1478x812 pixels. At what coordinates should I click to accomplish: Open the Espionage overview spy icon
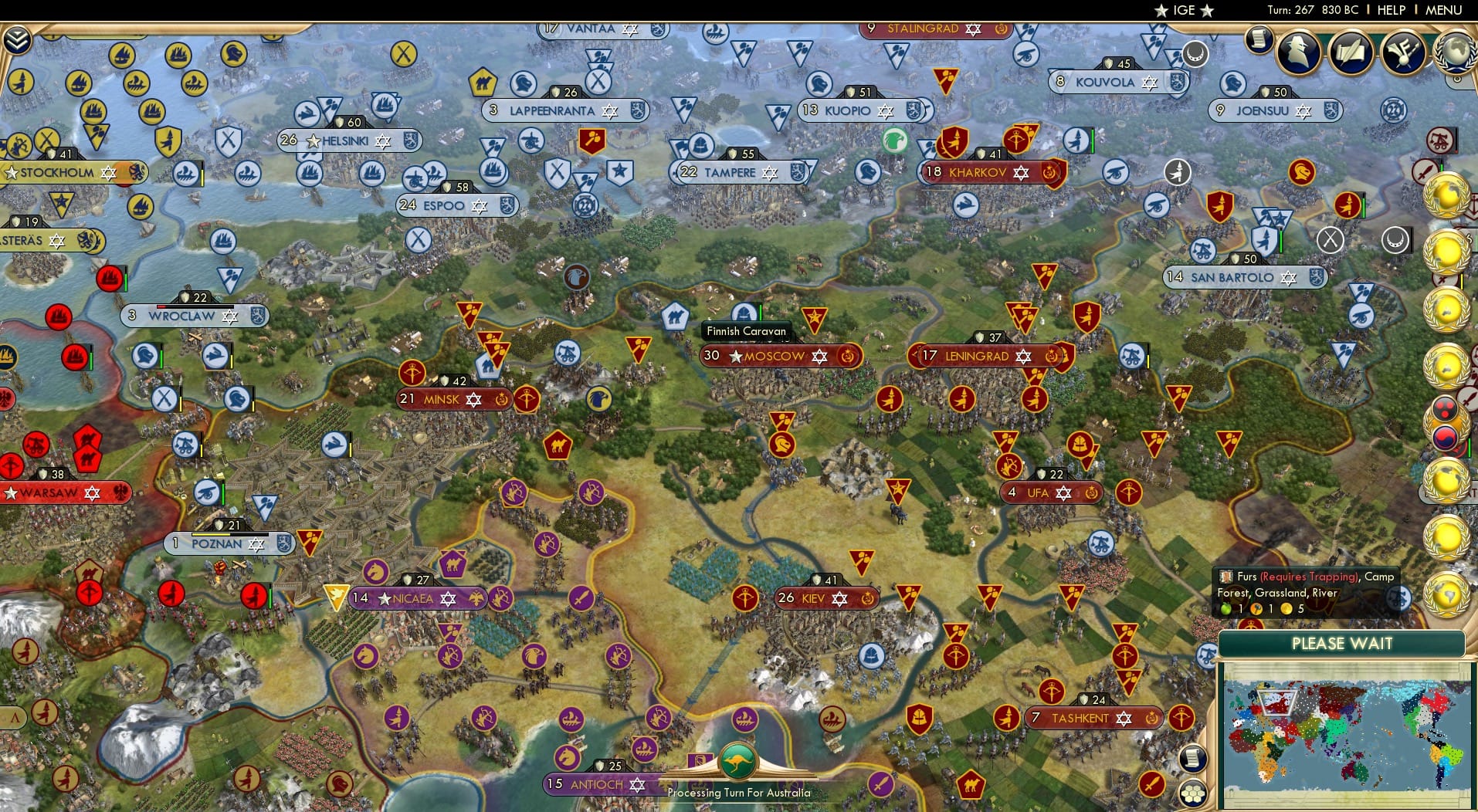click(x=1299, y=51)
